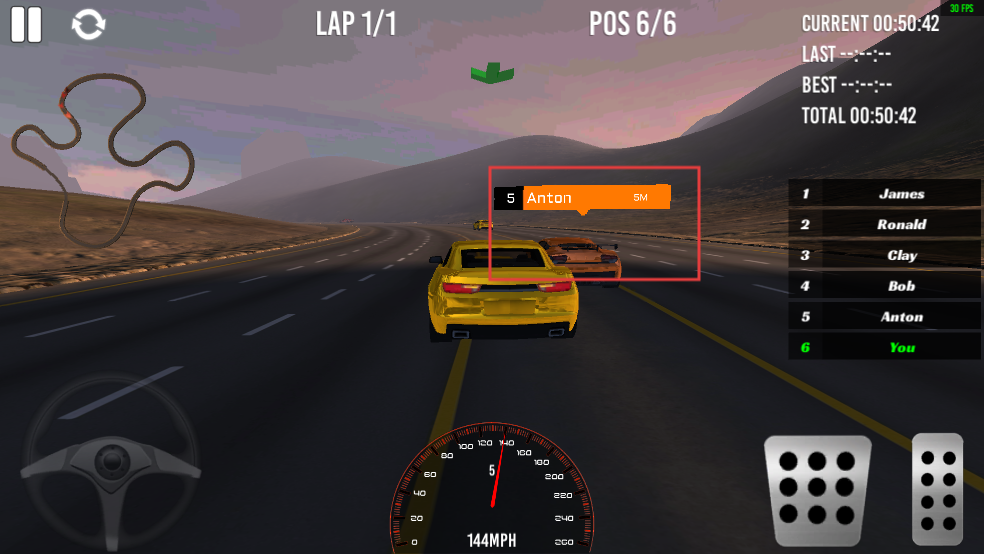
Task: Click the green You leaderboard entry
Action: pos(884,347)
